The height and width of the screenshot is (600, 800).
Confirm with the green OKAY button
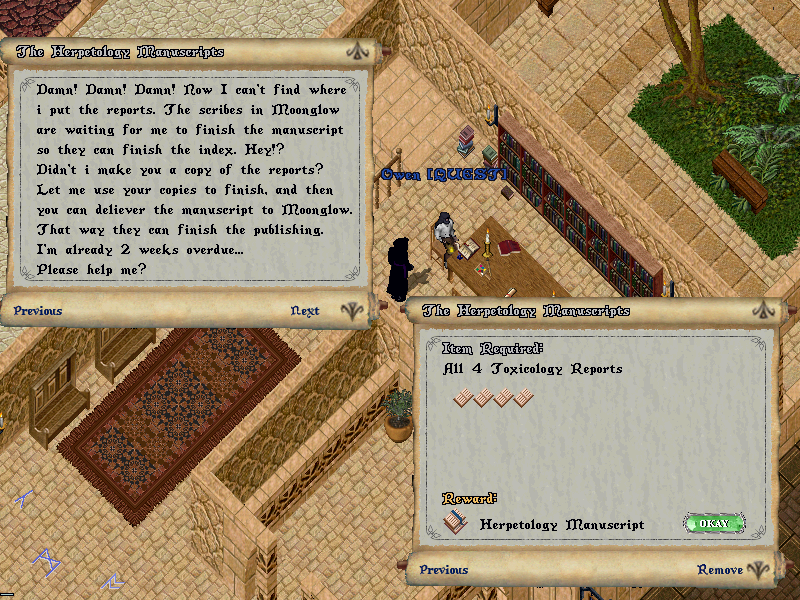(x=714, y=523)
